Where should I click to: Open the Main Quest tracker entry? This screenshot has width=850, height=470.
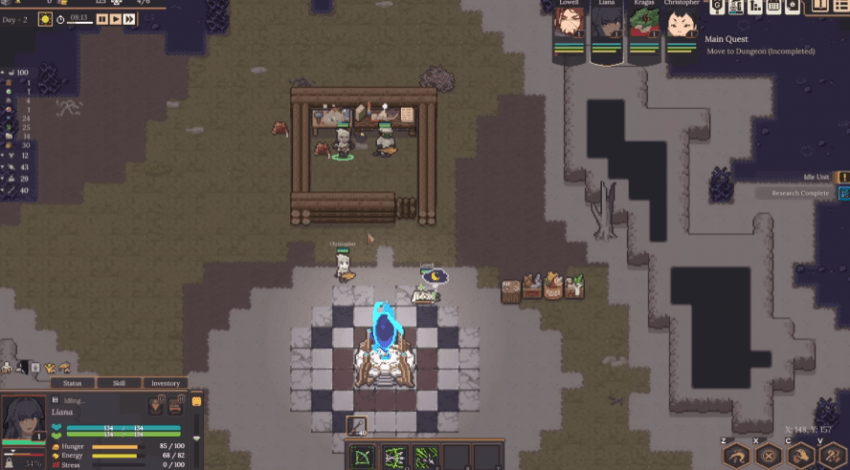coord(759,45)
